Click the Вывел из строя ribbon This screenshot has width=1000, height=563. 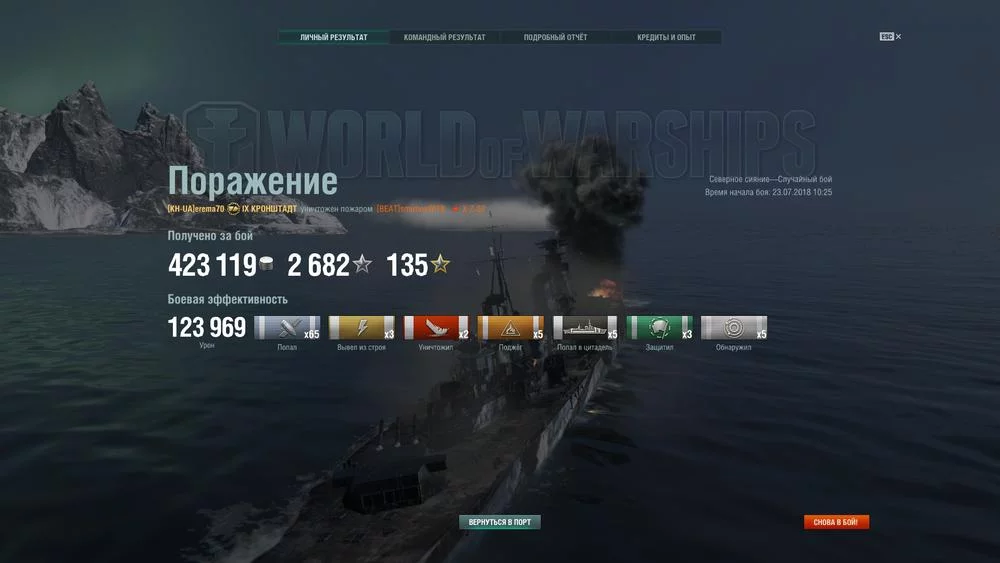(x=361, y=328)
